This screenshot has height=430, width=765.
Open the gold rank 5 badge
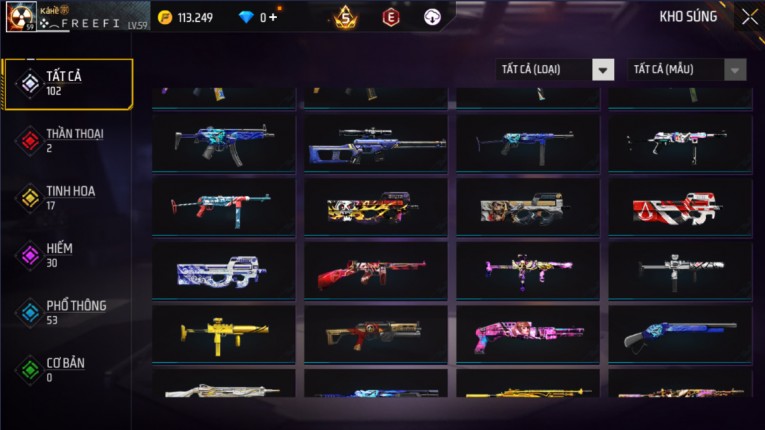tap(346, 17)
